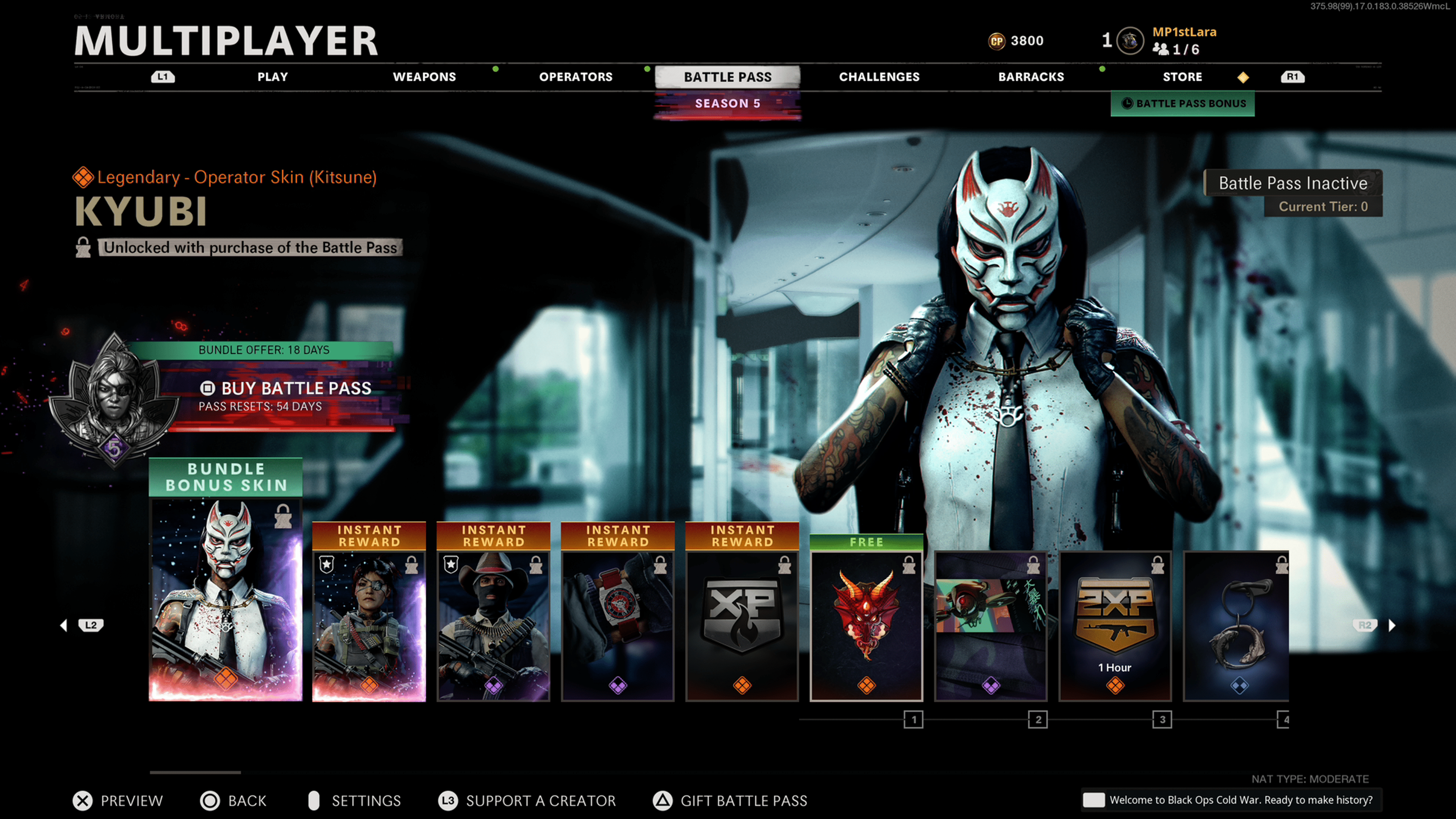The height and width of the screenshot is (819, 1456).
Task: Open the Weapons tab
Action: coord(424,77)
